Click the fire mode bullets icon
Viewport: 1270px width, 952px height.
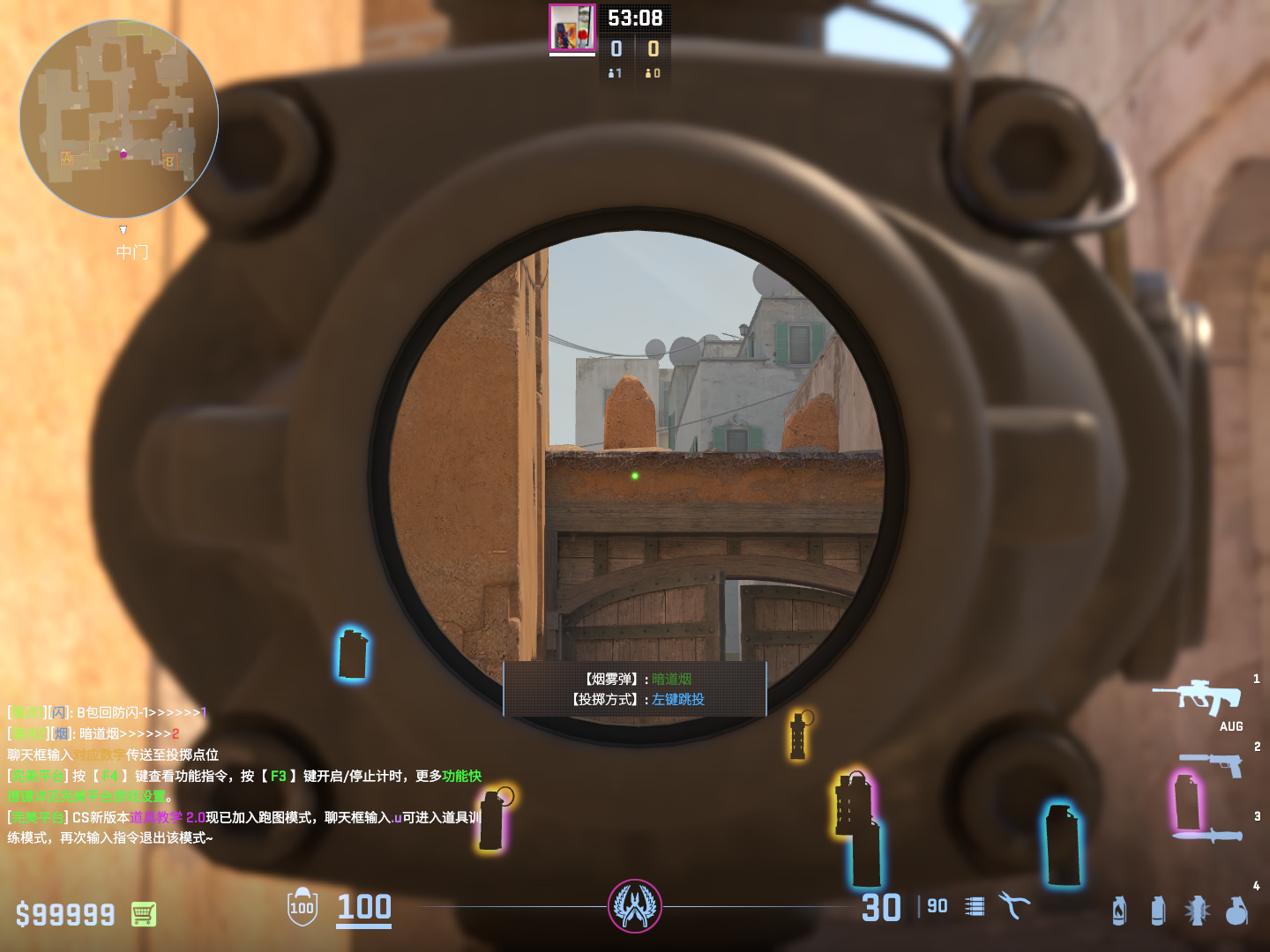975,906
